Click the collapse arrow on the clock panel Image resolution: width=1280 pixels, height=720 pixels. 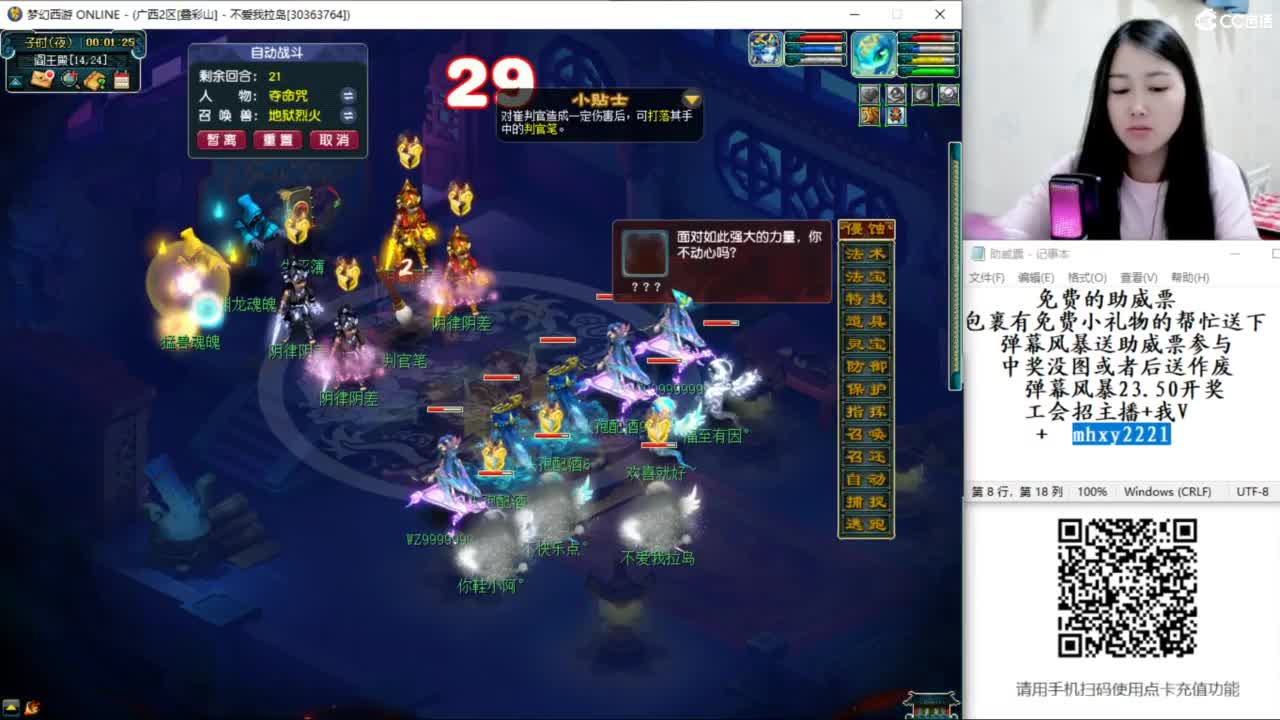click(15, 80)
